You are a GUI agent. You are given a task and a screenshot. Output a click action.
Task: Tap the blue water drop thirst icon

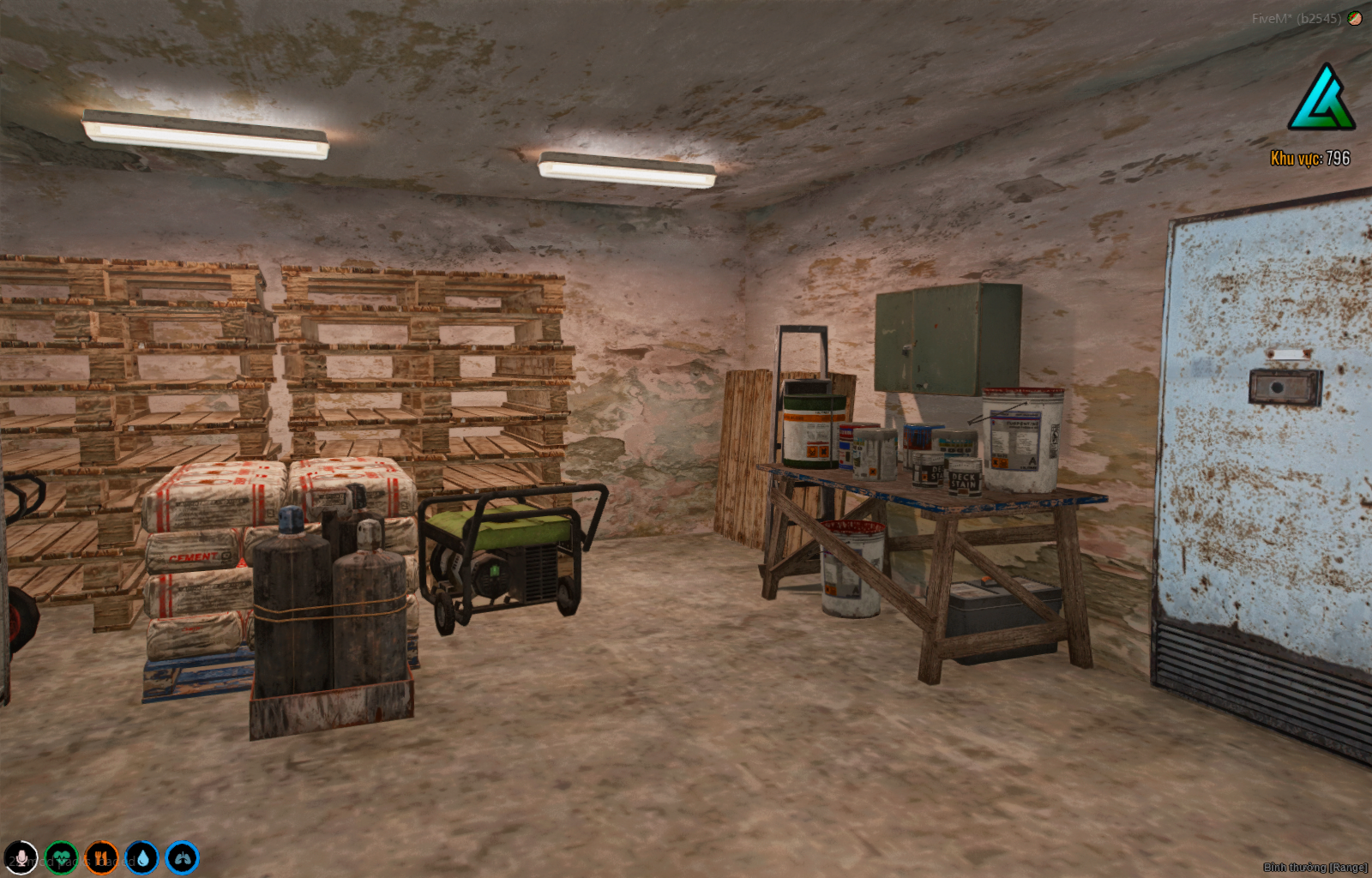coord(141,857)
